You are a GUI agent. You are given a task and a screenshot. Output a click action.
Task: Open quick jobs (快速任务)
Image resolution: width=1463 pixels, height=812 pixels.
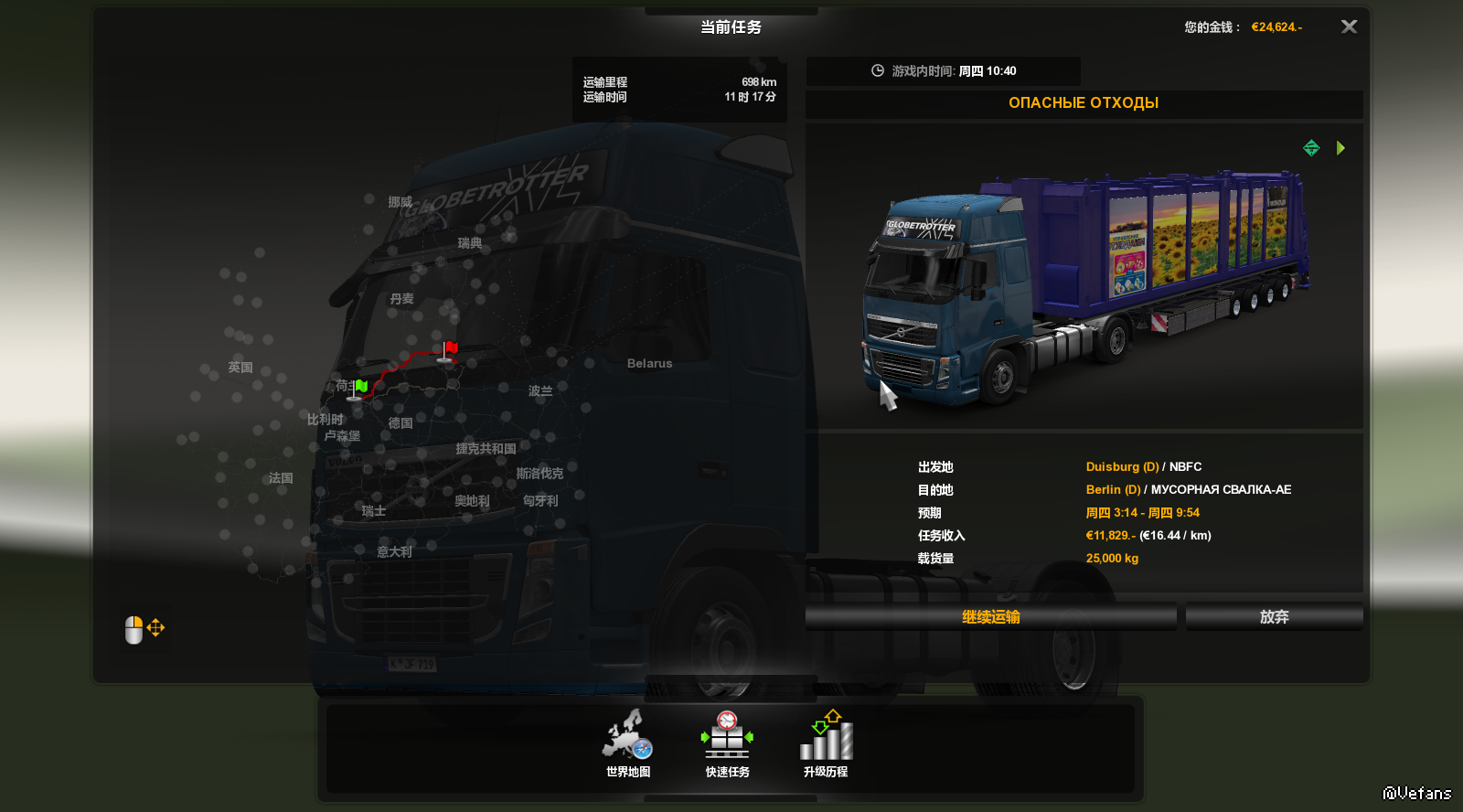click(727, 743)
